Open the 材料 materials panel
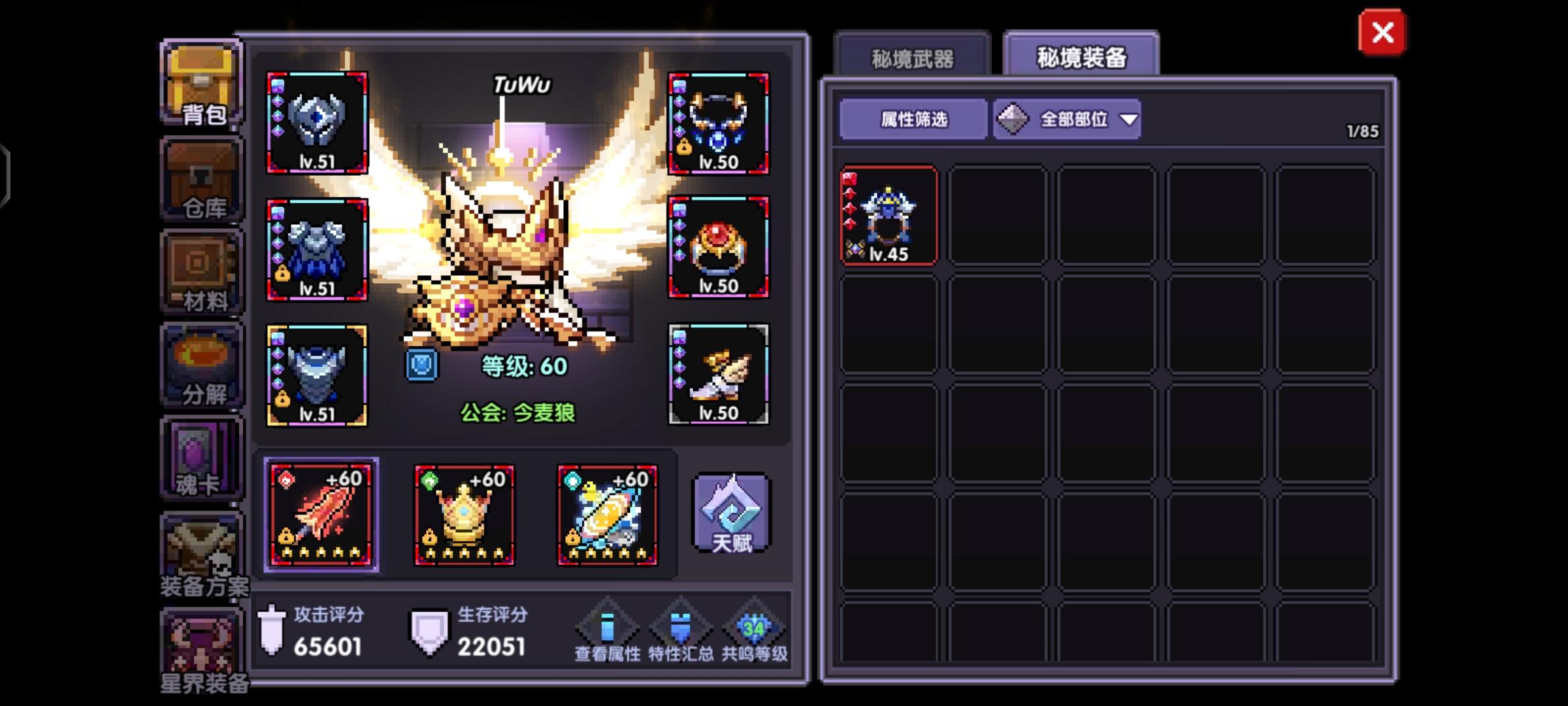This screenshot has width=1568, height=706. point(201,271)
